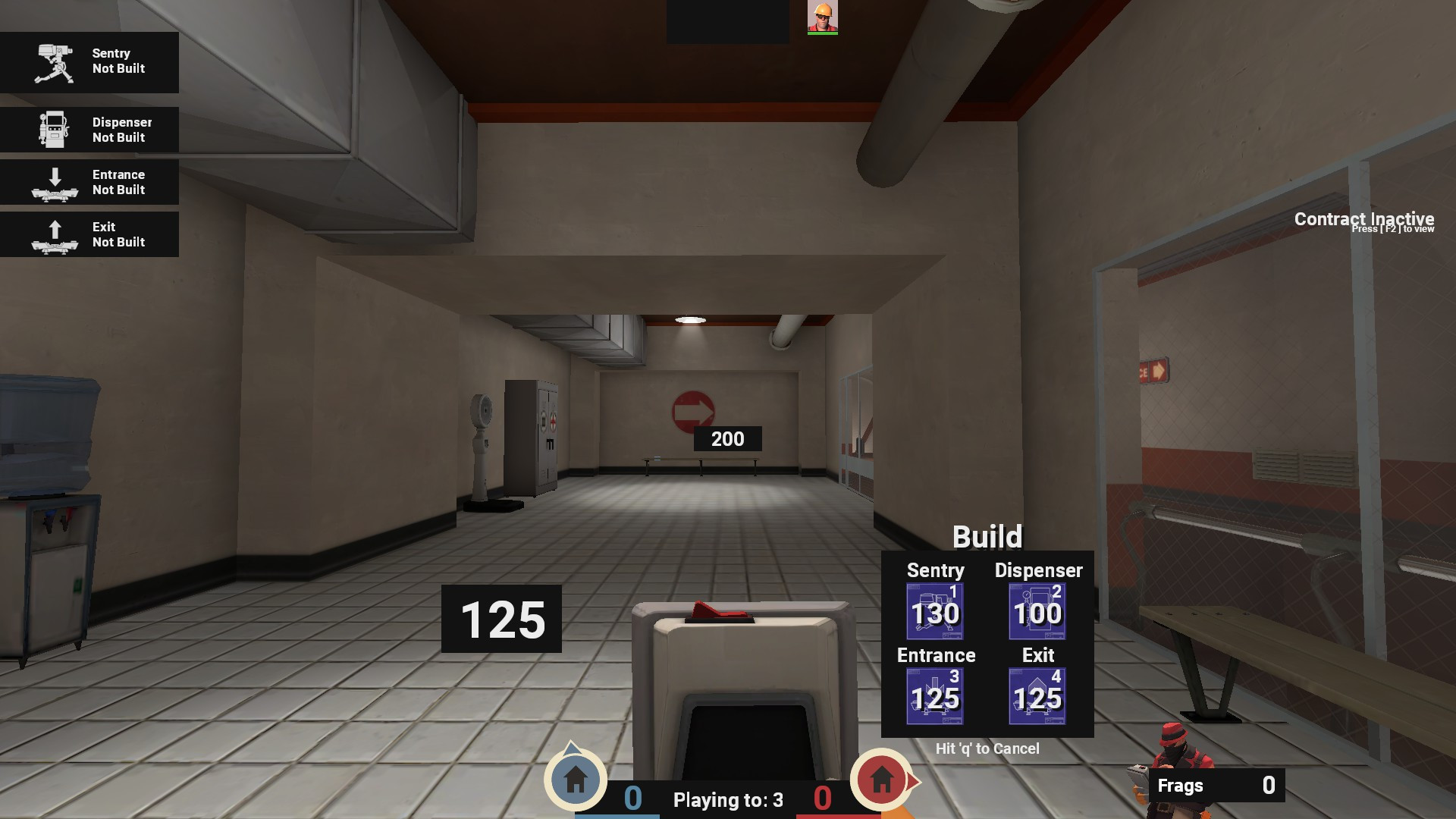Click the Playing to: 3 label
This screenshot has width=1456, height=819.
point(727,799)
